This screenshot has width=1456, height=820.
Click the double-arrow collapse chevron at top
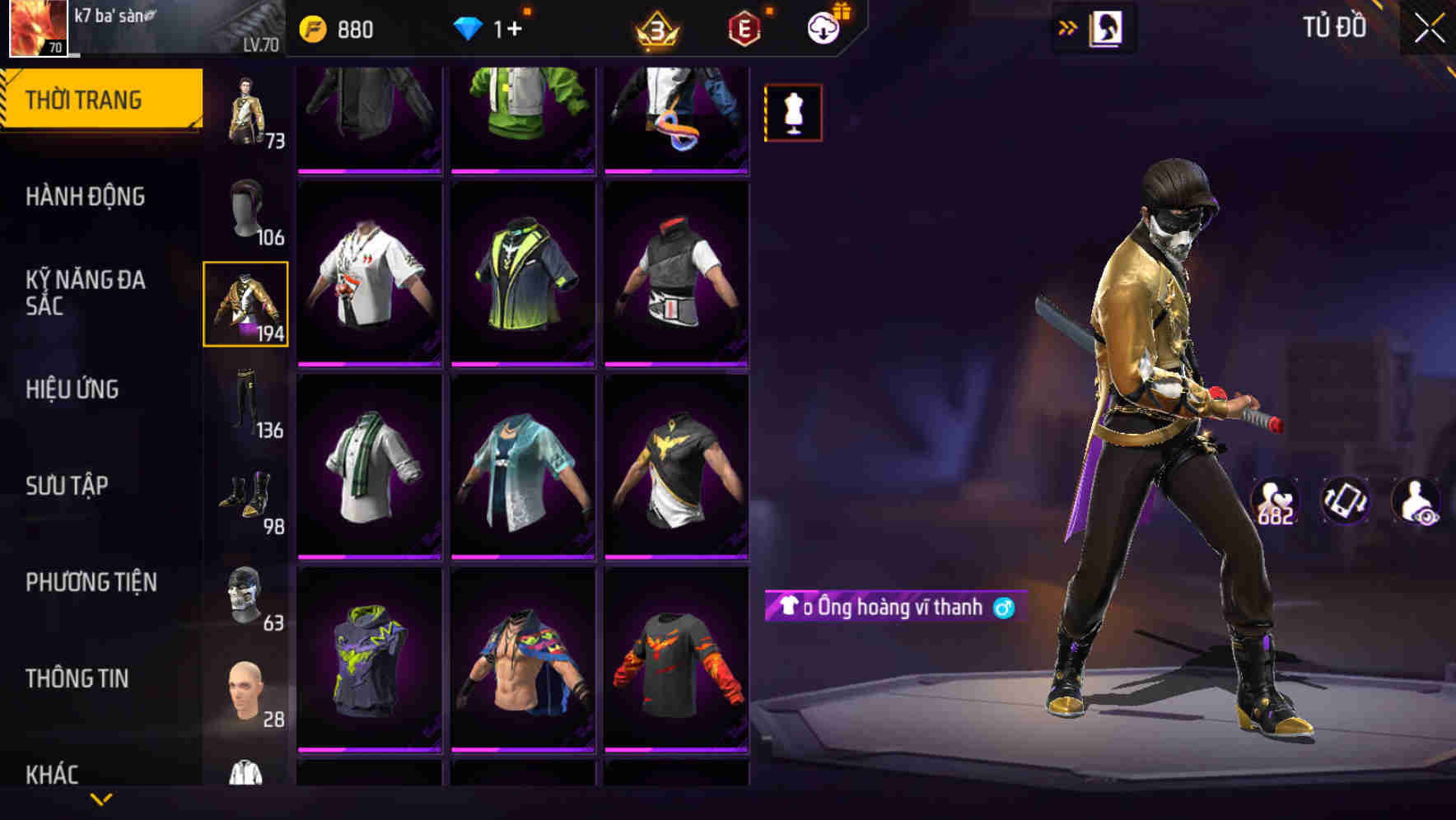click(x=1066, y=27)
